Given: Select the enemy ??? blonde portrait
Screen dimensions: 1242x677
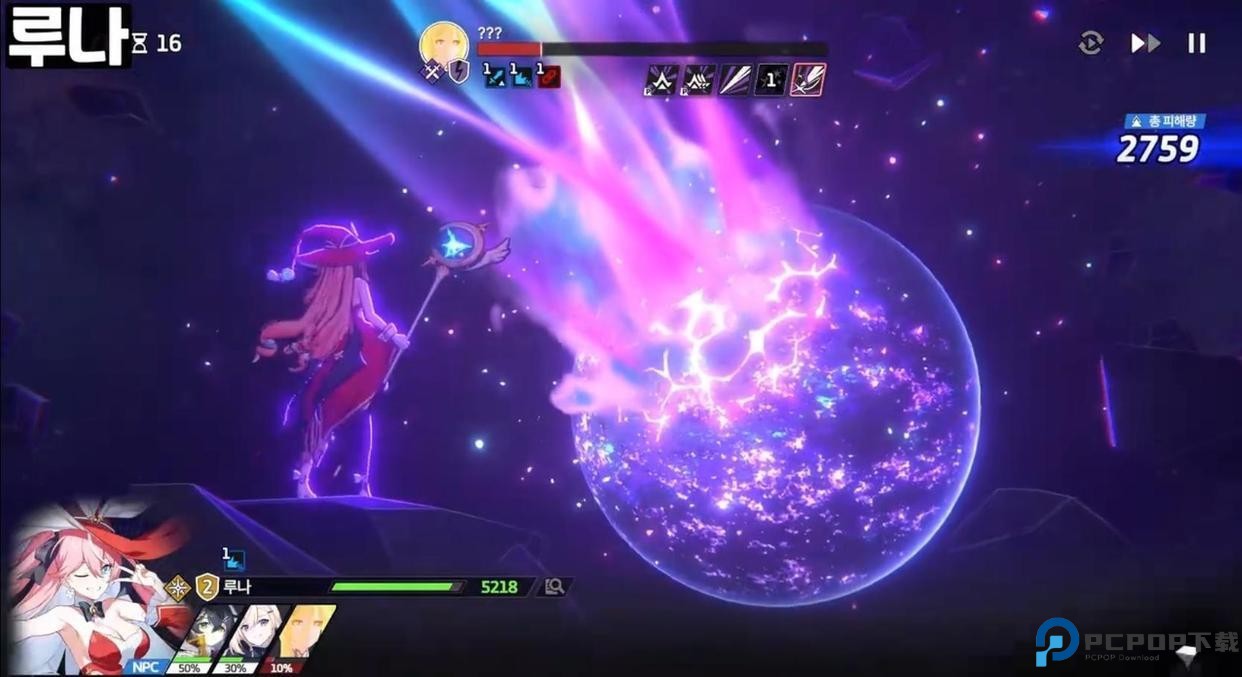Looking at the screenshot, I should (444, 43).
